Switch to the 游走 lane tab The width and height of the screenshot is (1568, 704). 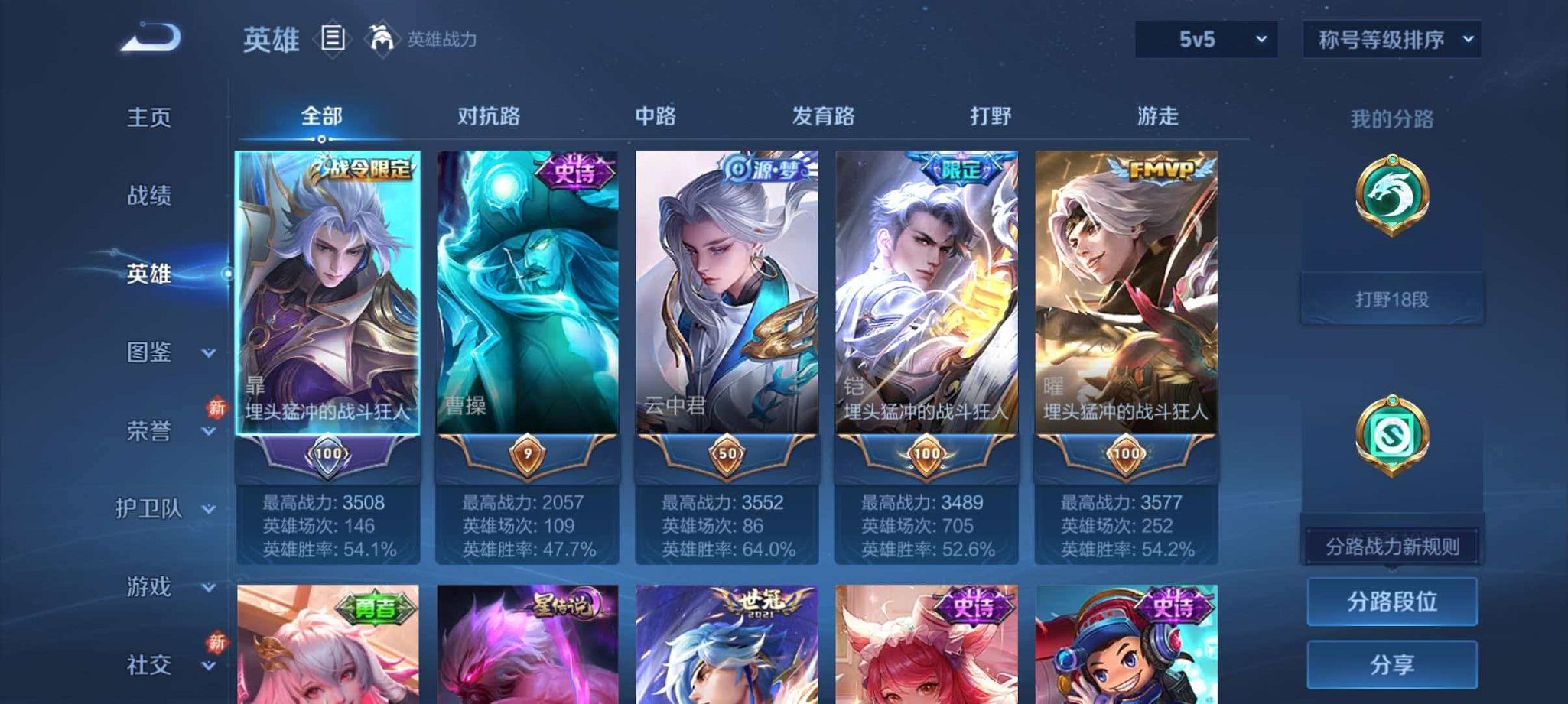tap(1157, 116)
